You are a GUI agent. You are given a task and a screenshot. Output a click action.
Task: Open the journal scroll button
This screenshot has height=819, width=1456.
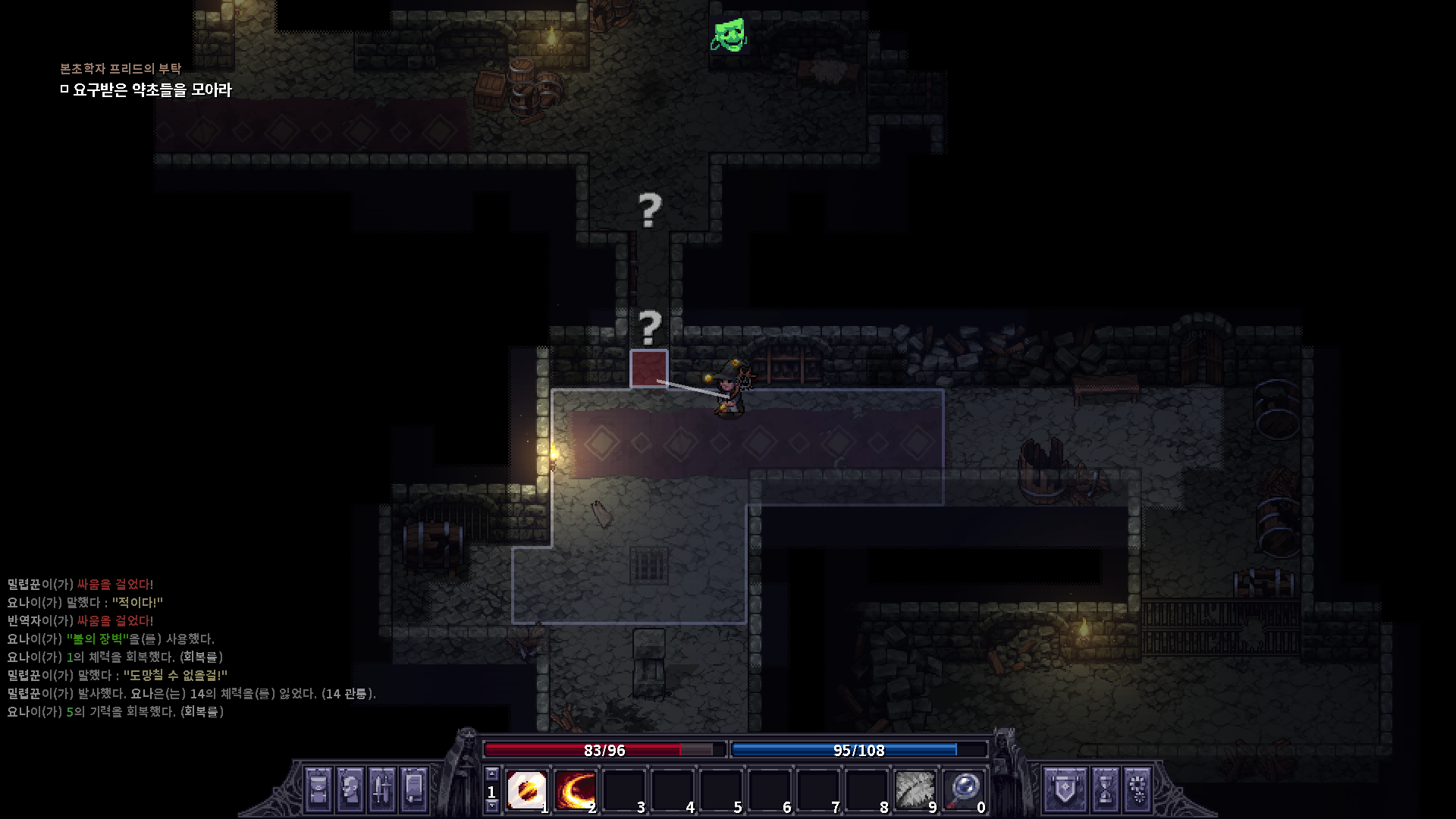(x=414, y=789)
